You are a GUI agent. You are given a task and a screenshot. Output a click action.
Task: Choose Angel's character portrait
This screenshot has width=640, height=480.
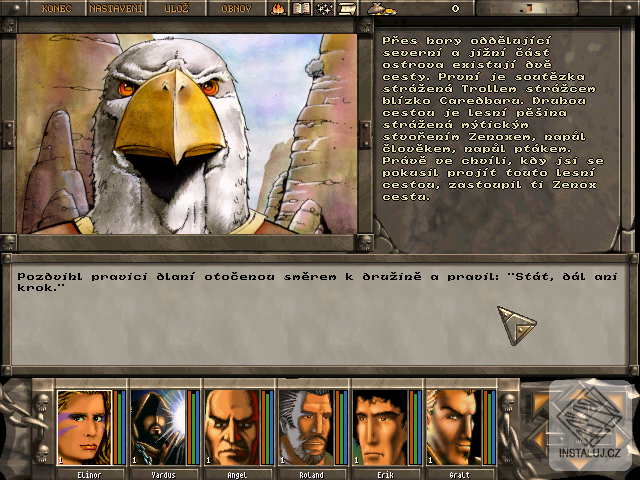click(x=232, y=427)
